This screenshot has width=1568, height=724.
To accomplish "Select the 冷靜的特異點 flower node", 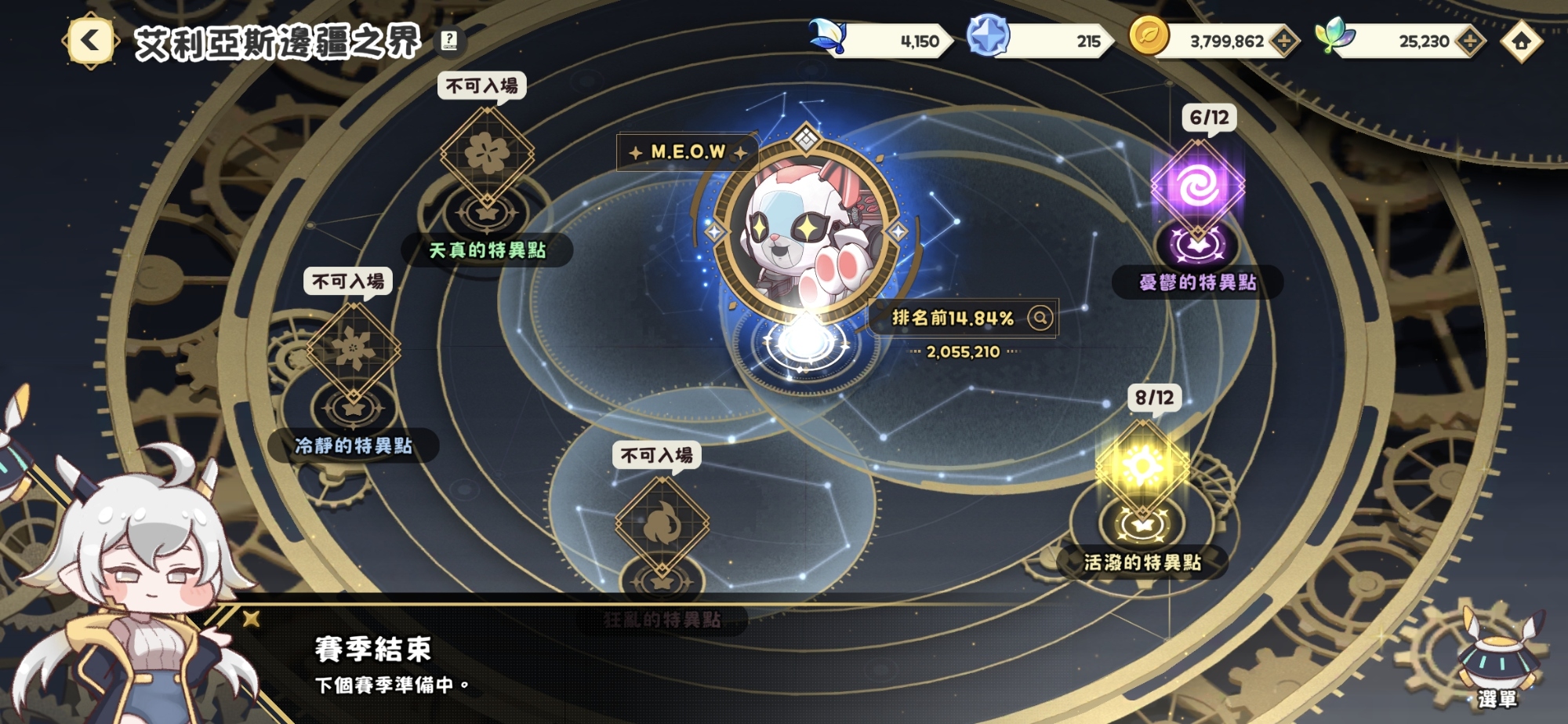I will 353,349.
